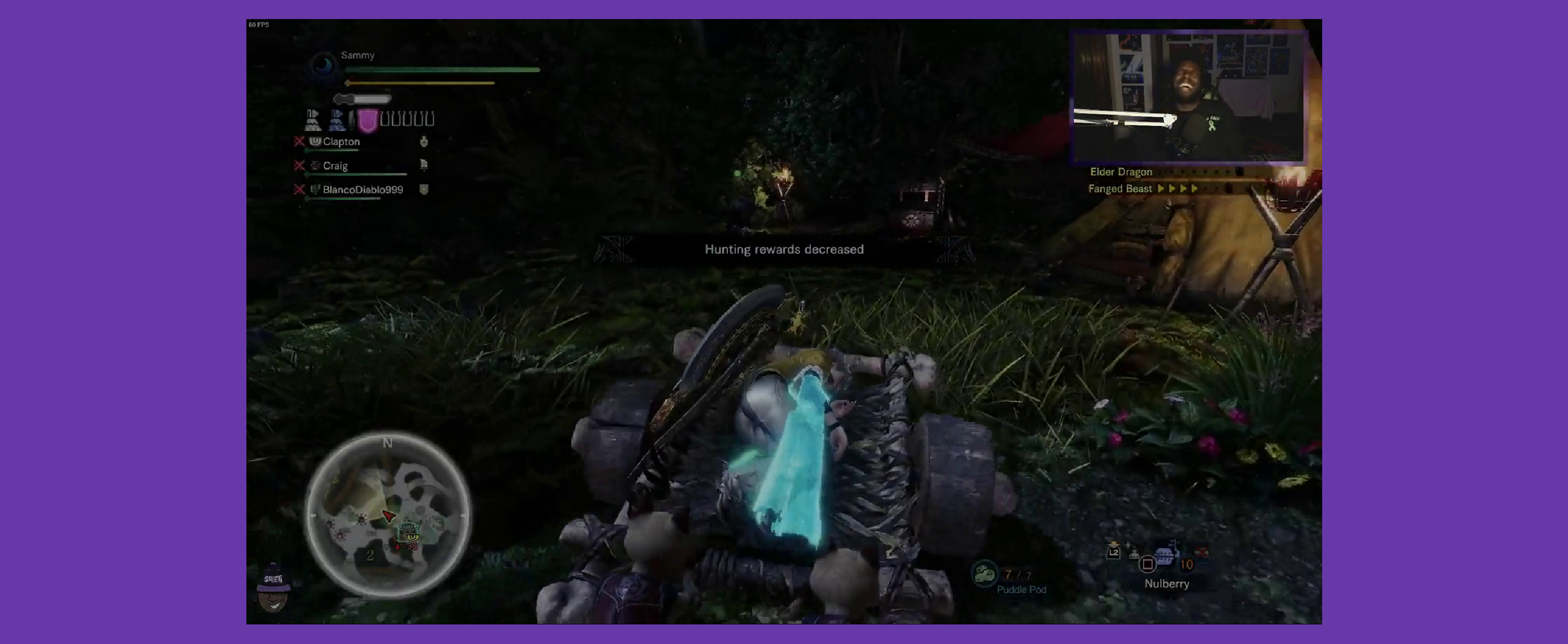Click the streamer webcam overlay
Screen dimensions: 1568x644
pos(1188,97)
